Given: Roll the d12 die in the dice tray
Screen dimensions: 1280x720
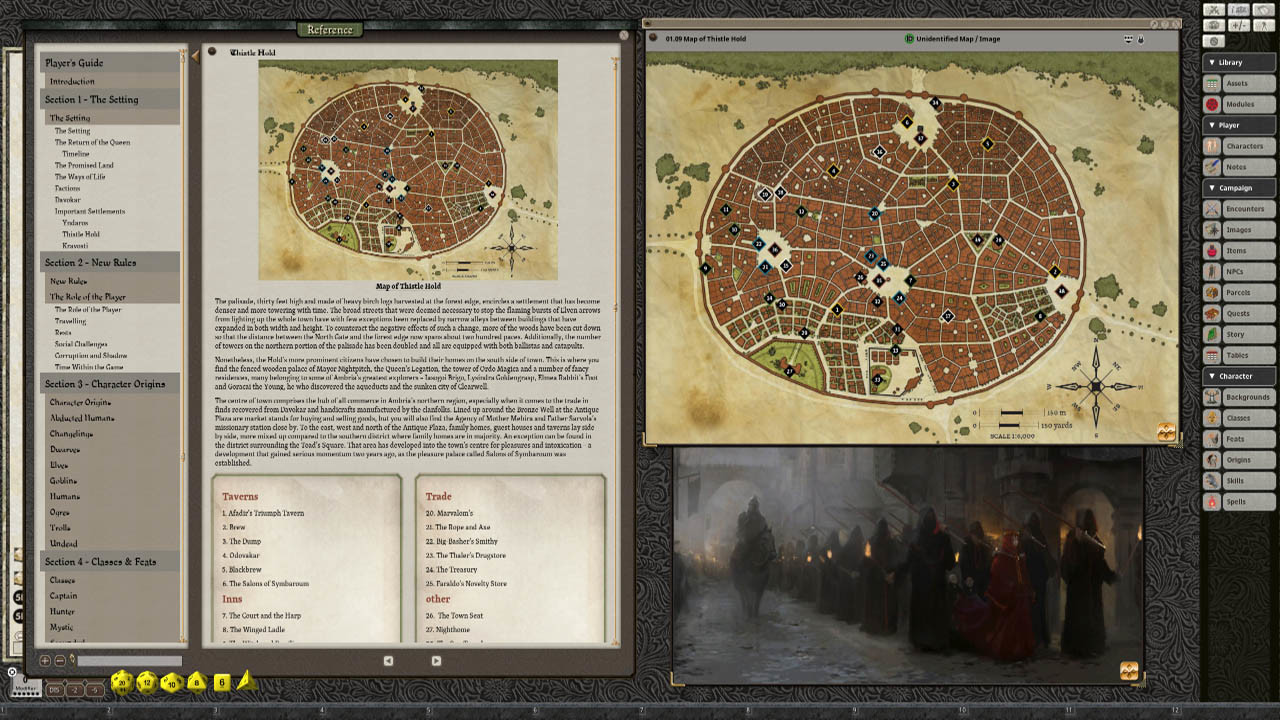Looking at the screenshot, I should coord(147,682).
